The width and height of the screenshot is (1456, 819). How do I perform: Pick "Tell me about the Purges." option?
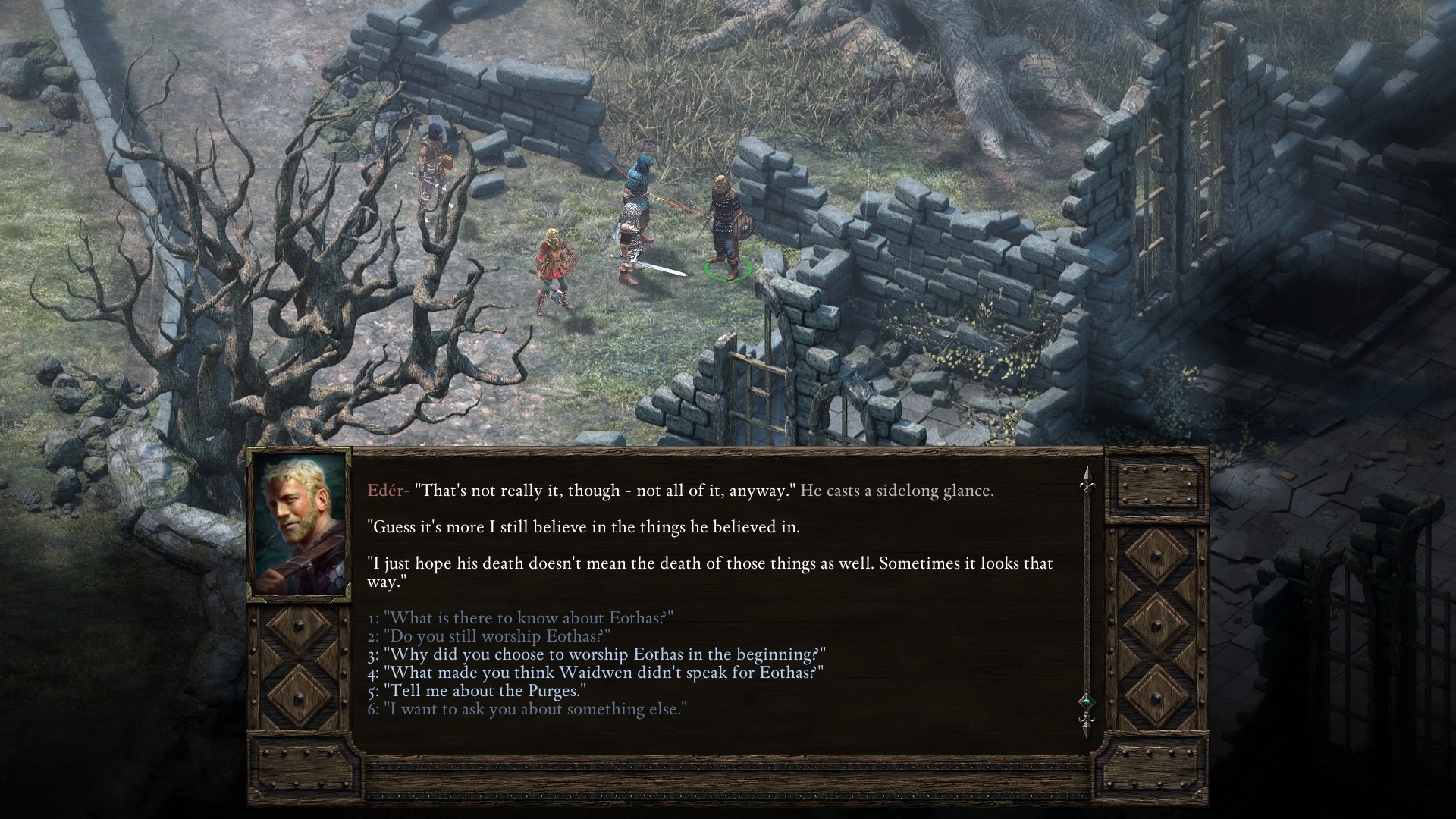coord(477,691)
